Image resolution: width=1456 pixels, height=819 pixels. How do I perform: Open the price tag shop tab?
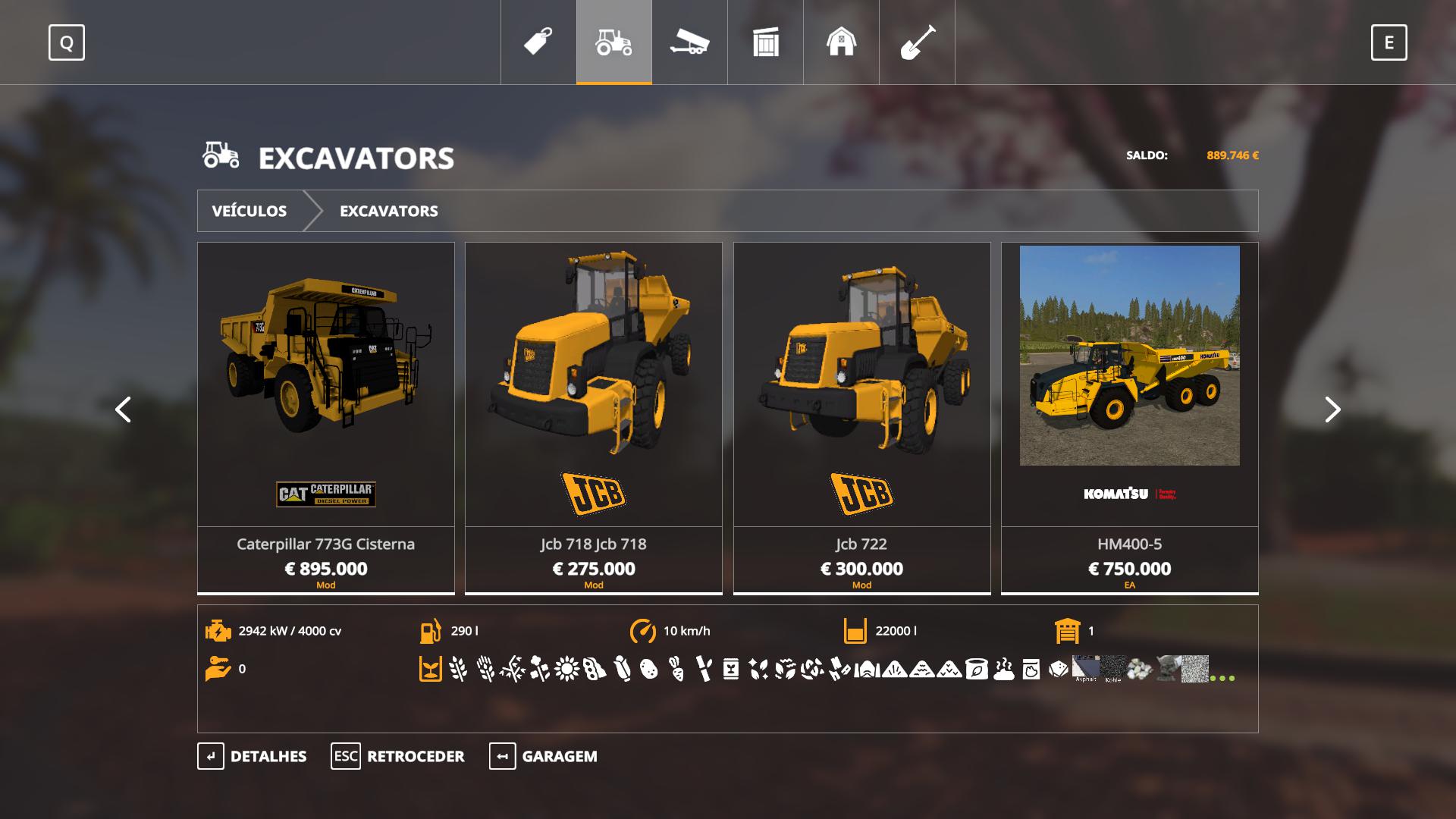[538, 42]
